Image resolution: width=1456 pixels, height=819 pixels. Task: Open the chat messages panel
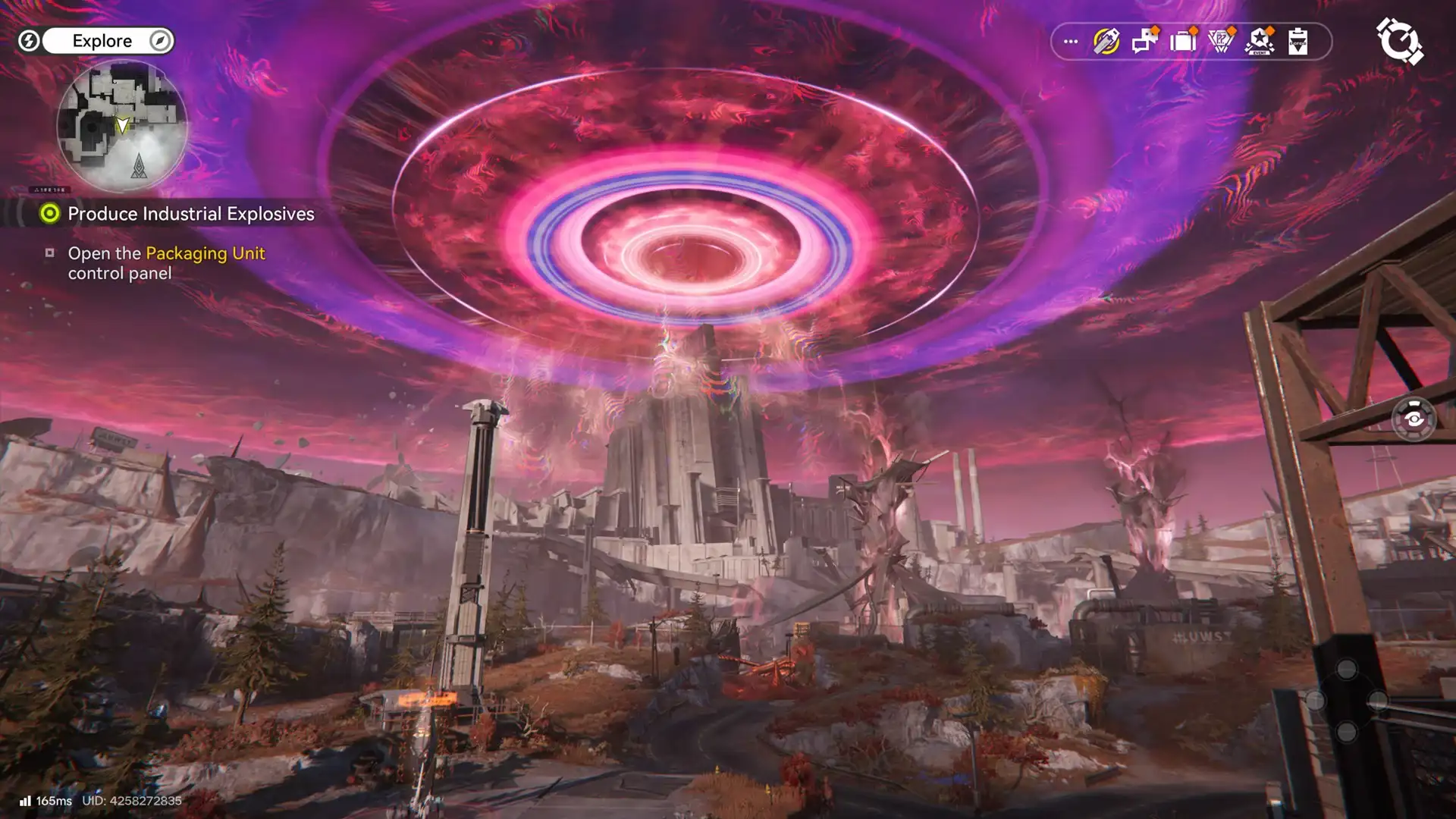pos(1144,42)
